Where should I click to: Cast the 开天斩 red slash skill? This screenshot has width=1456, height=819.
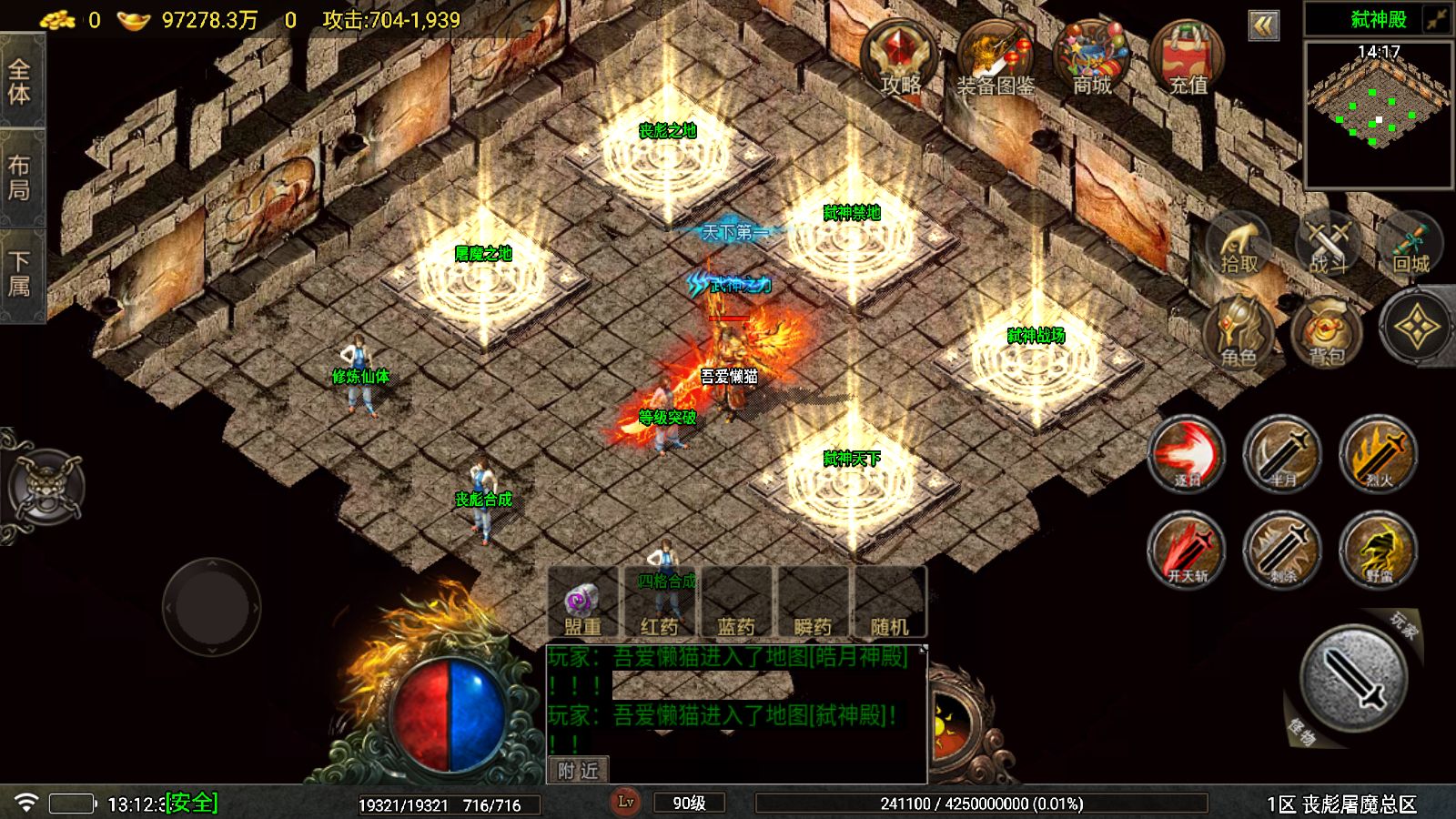point(1187,549)
